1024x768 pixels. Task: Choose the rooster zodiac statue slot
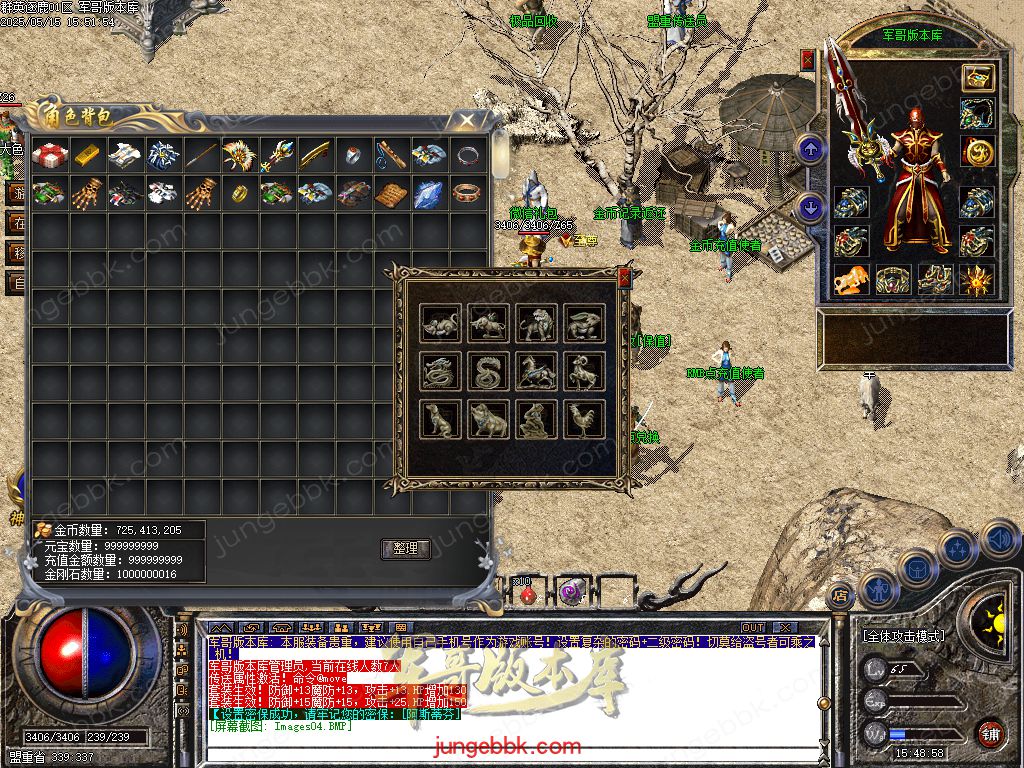click(586, 420)
